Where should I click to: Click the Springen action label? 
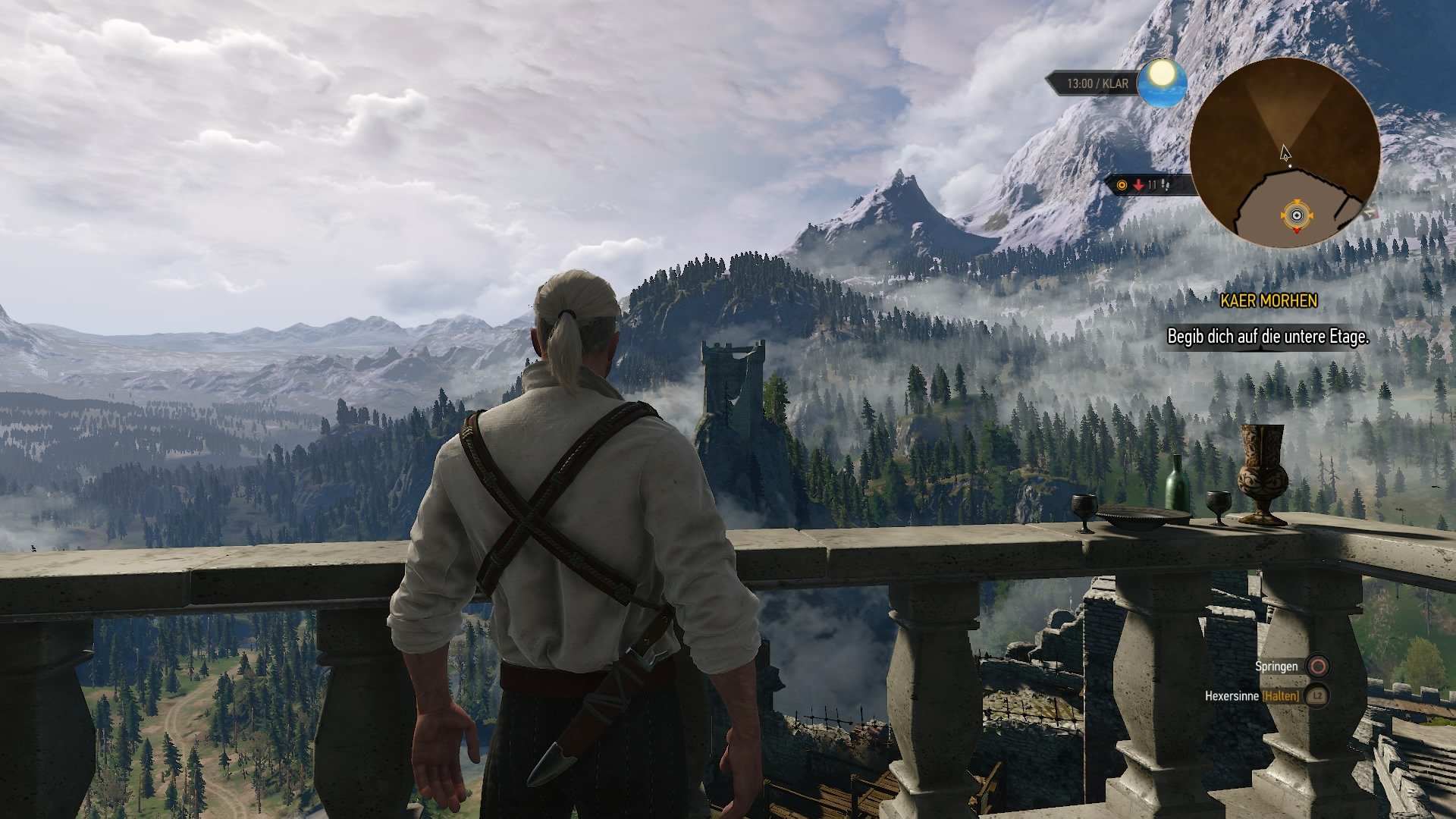coord(1277,667)
